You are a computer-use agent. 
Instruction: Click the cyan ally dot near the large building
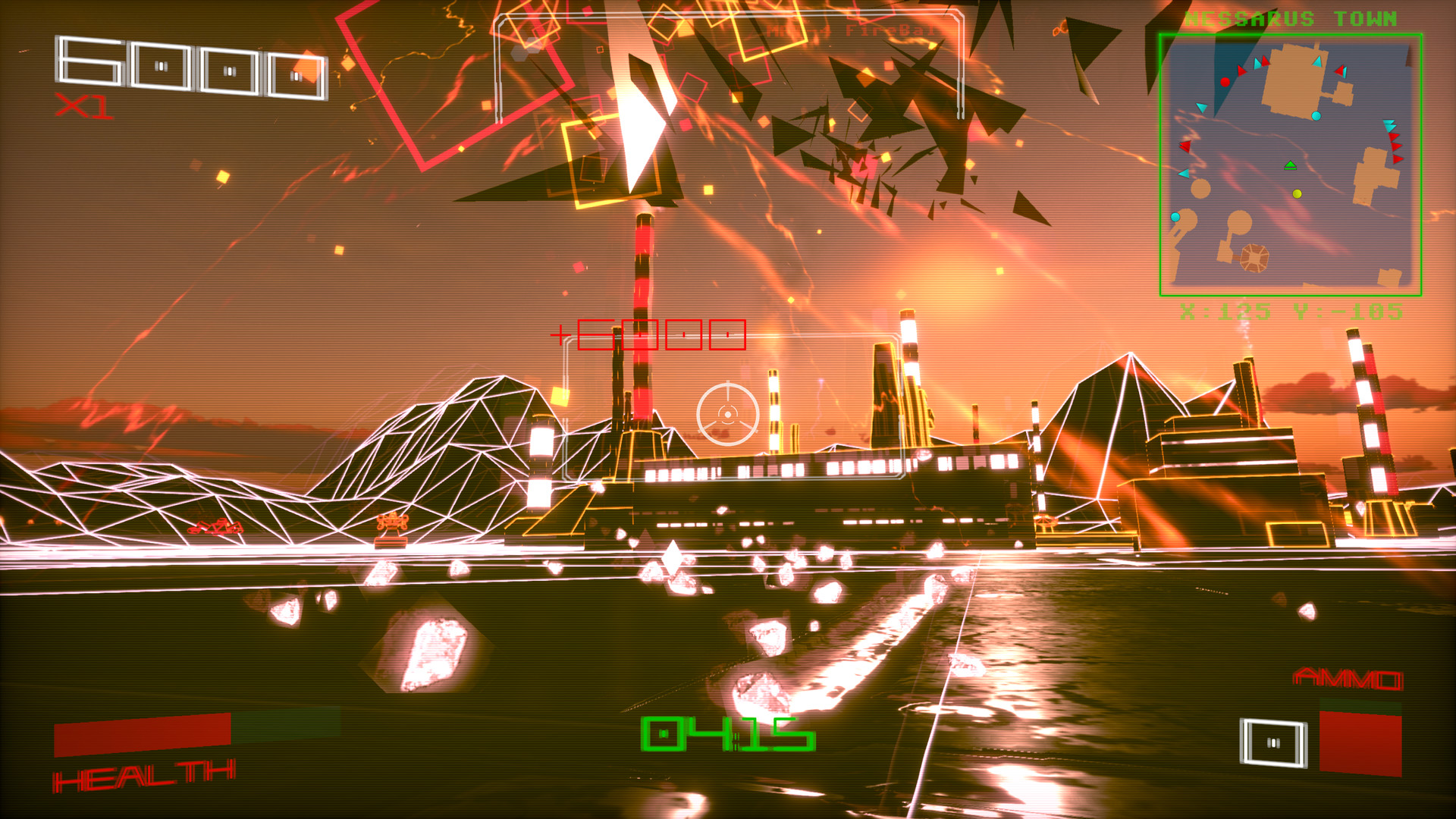pos(1316,115)
